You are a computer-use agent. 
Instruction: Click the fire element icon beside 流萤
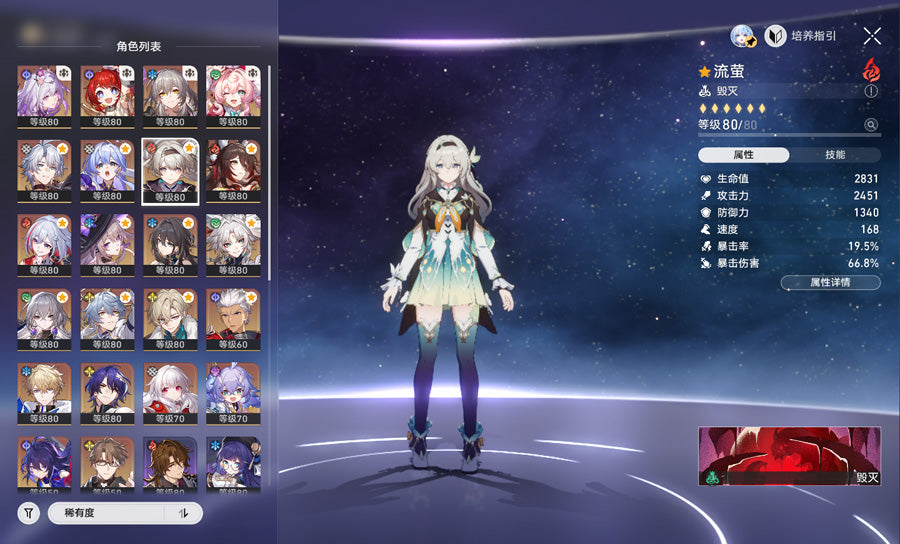[871, 71]
